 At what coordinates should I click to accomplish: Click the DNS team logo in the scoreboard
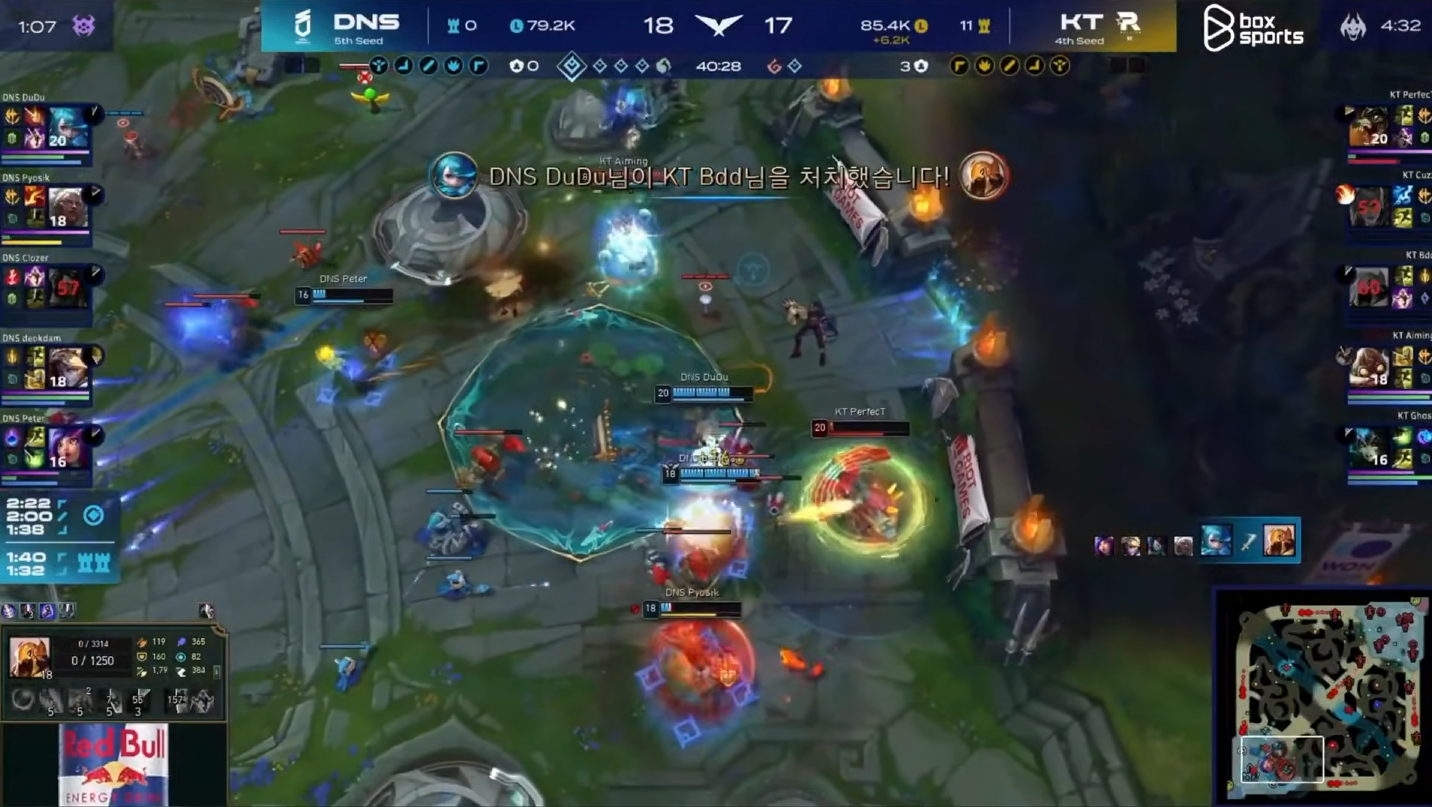[300, 26]
